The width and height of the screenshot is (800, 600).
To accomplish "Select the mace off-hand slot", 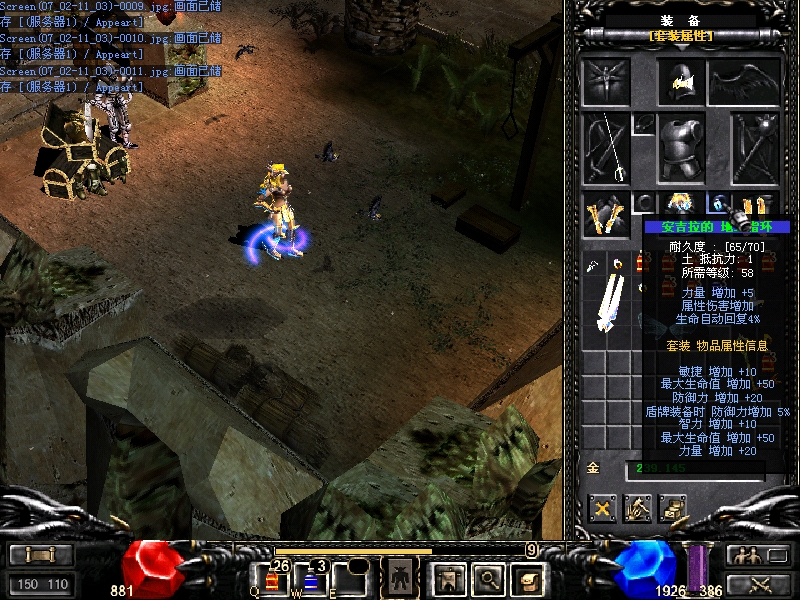I will click(755, 148).
